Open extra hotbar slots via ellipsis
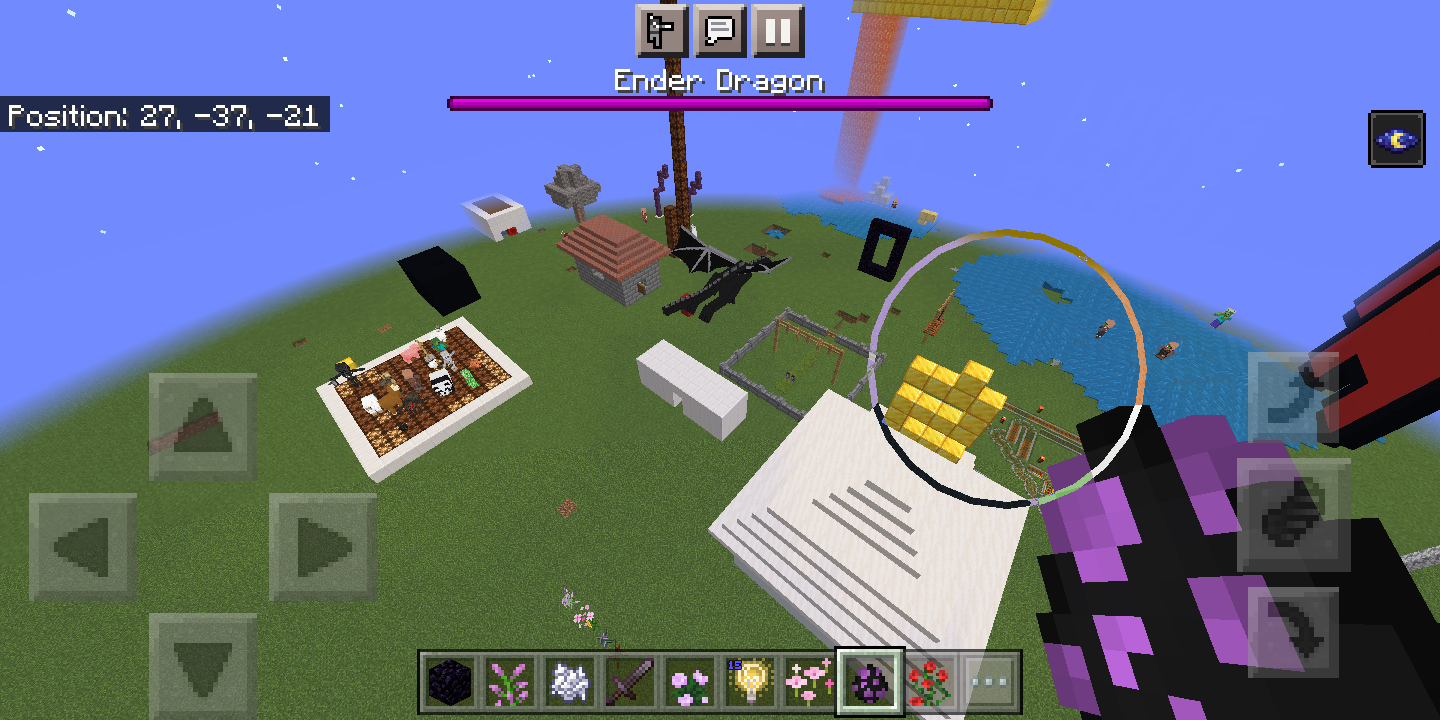Screen dimensions: 1440x720 990,680
